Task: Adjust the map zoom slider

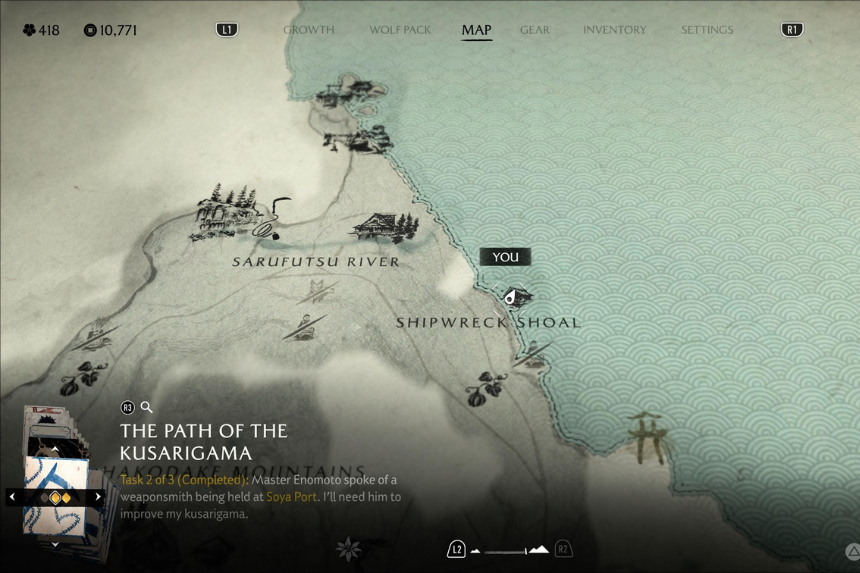Action: coord(509,550)
